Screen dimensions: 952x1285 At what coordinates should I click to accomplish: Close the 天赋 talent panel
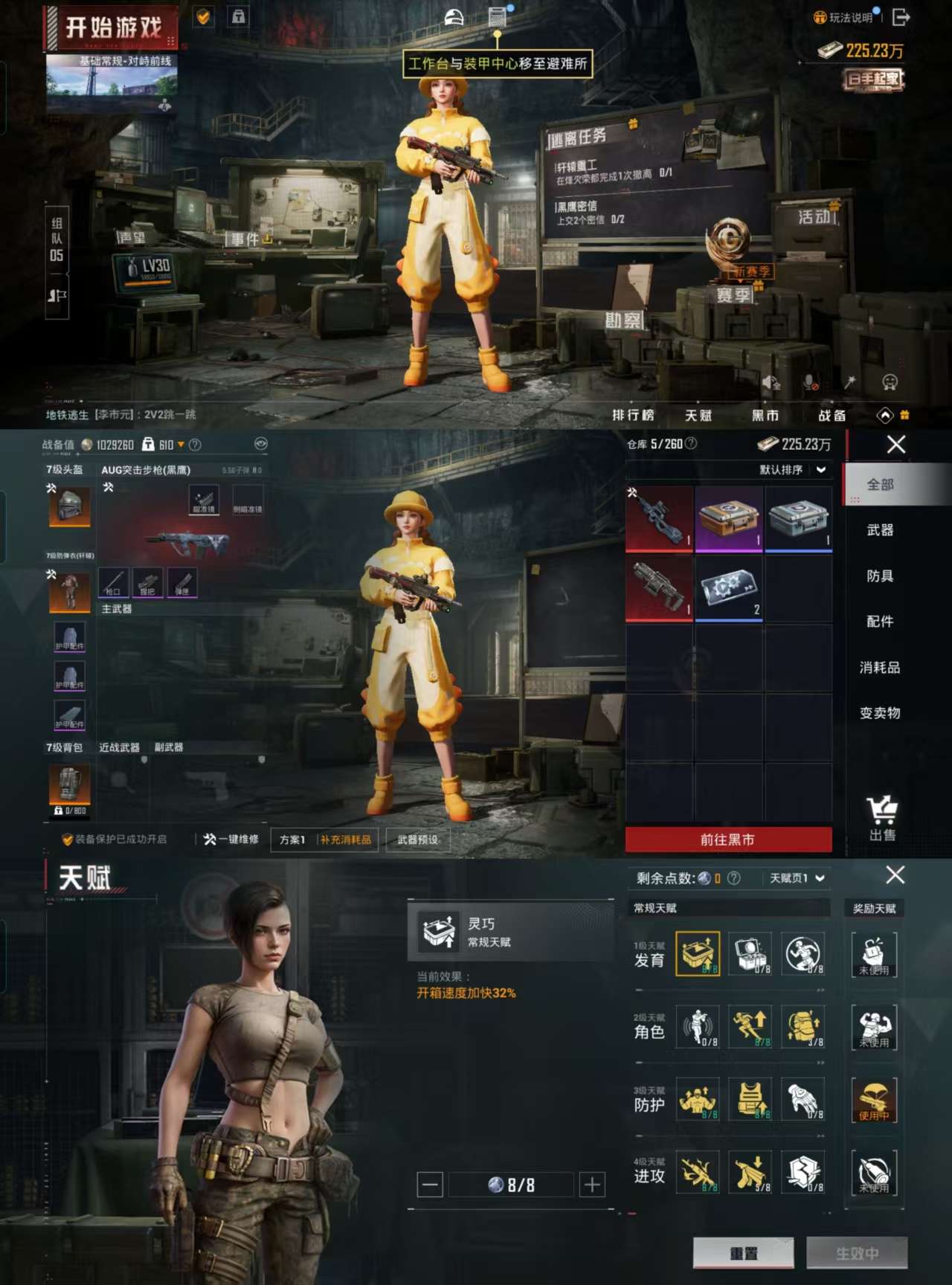895,875
